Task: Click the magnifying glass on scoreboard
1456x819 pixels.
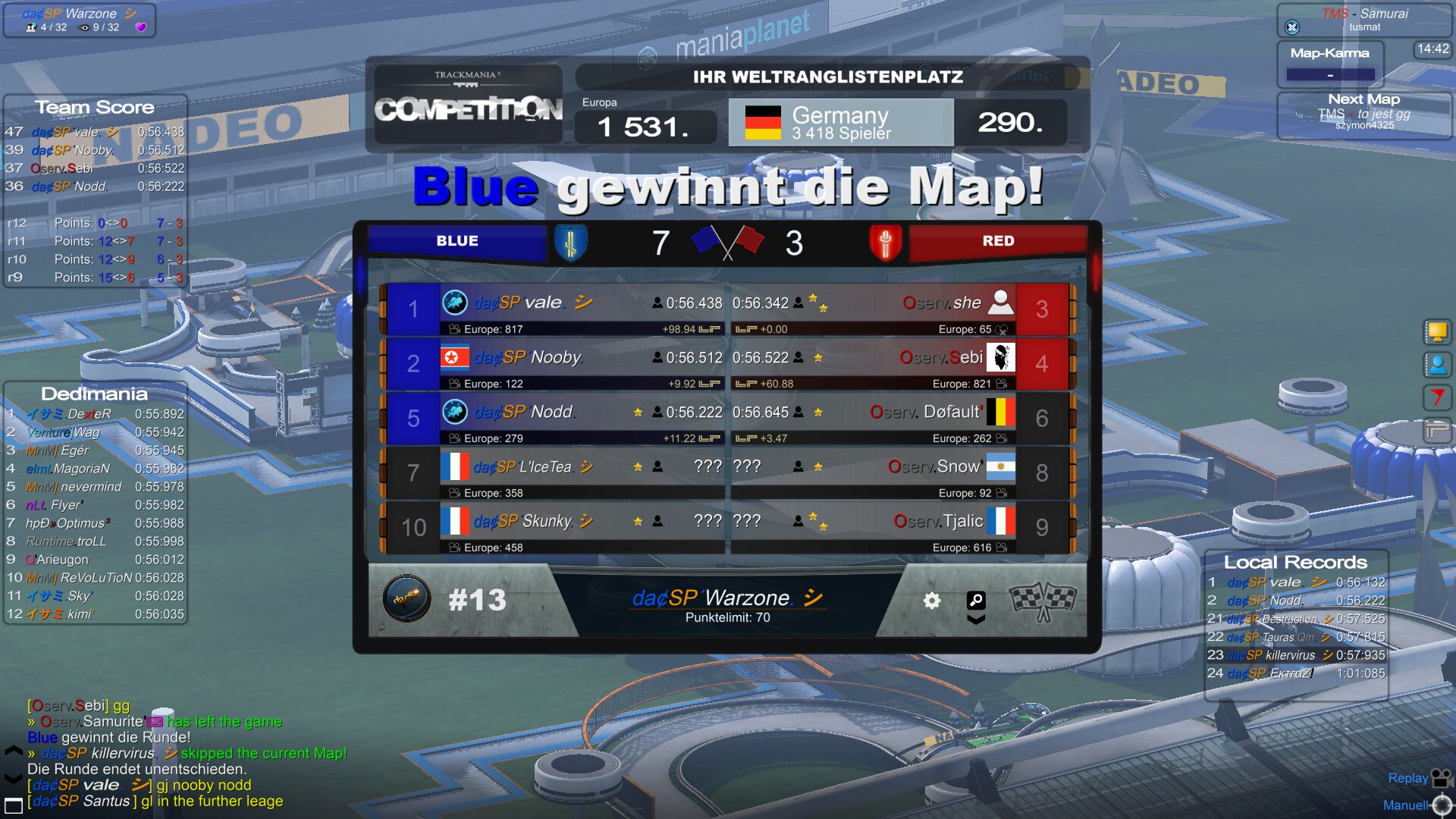Action: coord(976,600)
